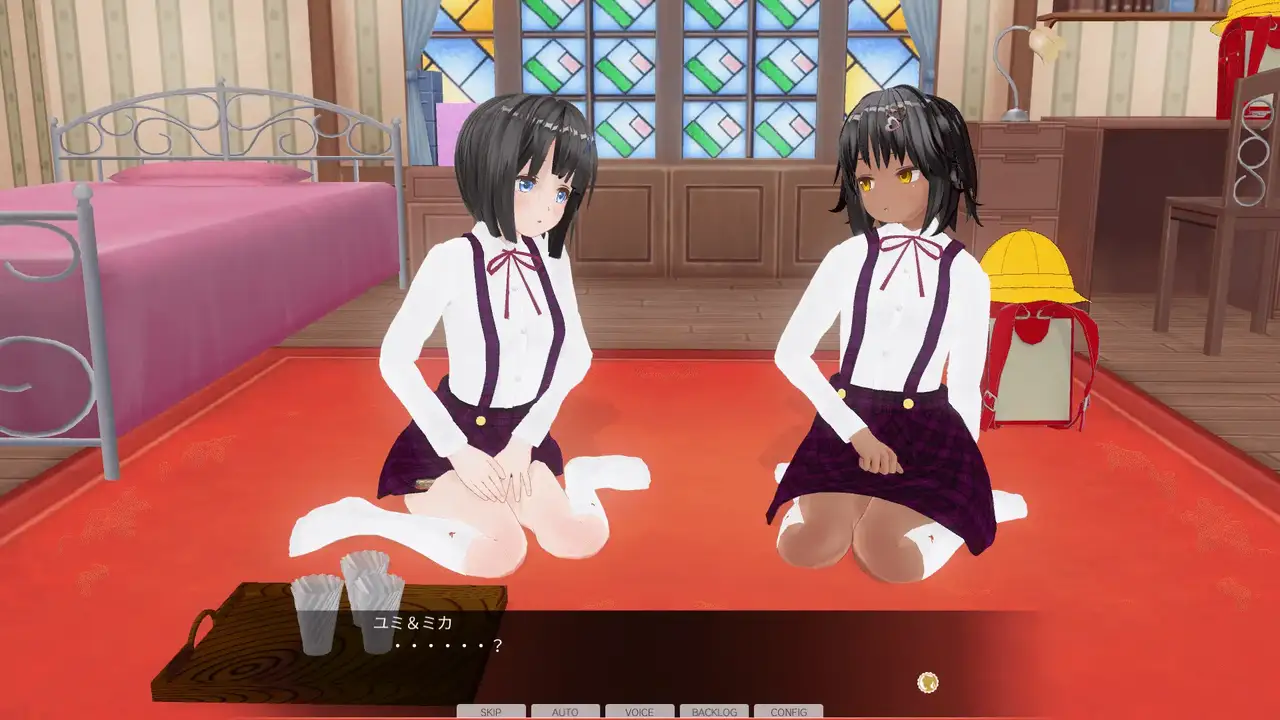Open the VOICE option

click(639, 712)
